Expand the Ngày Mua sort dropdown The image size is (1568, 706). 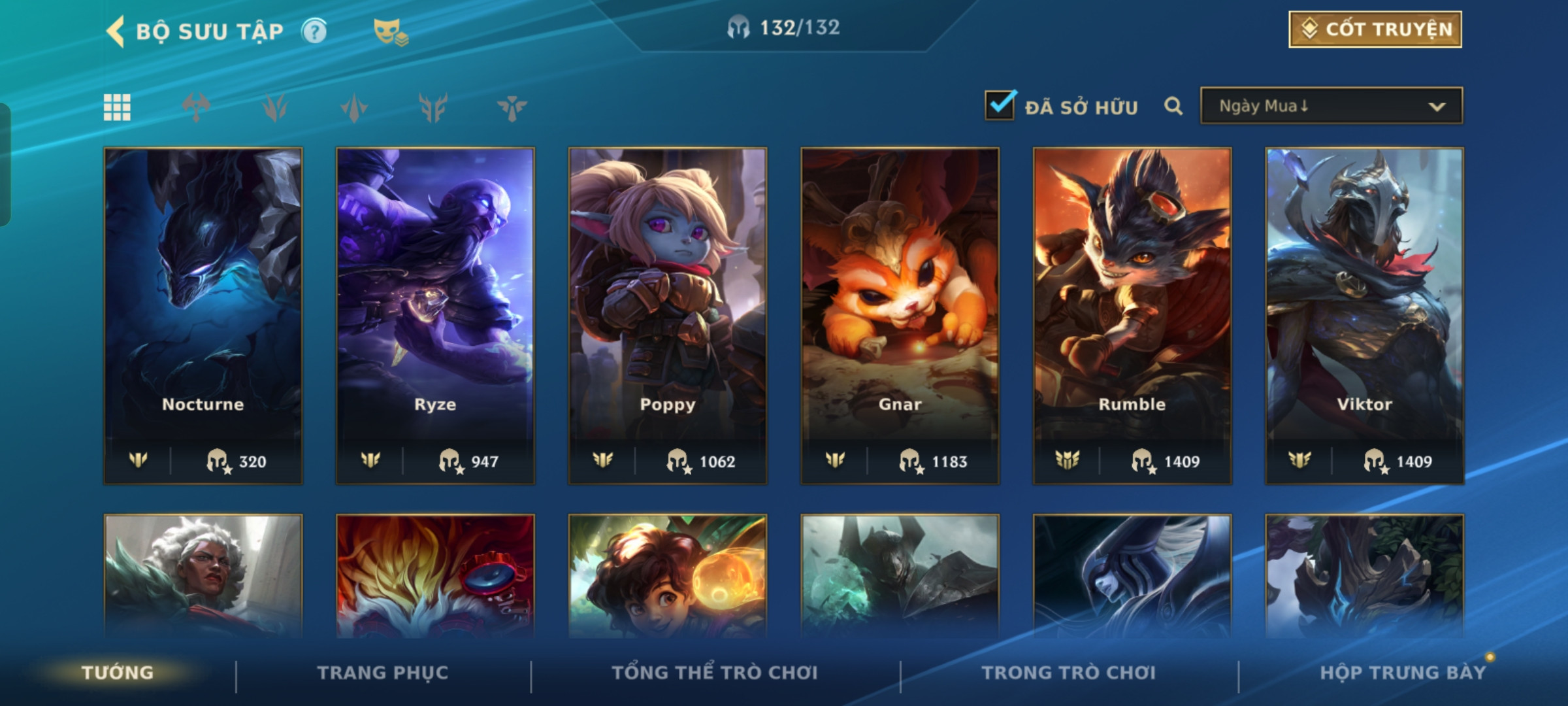point(1331,106)
